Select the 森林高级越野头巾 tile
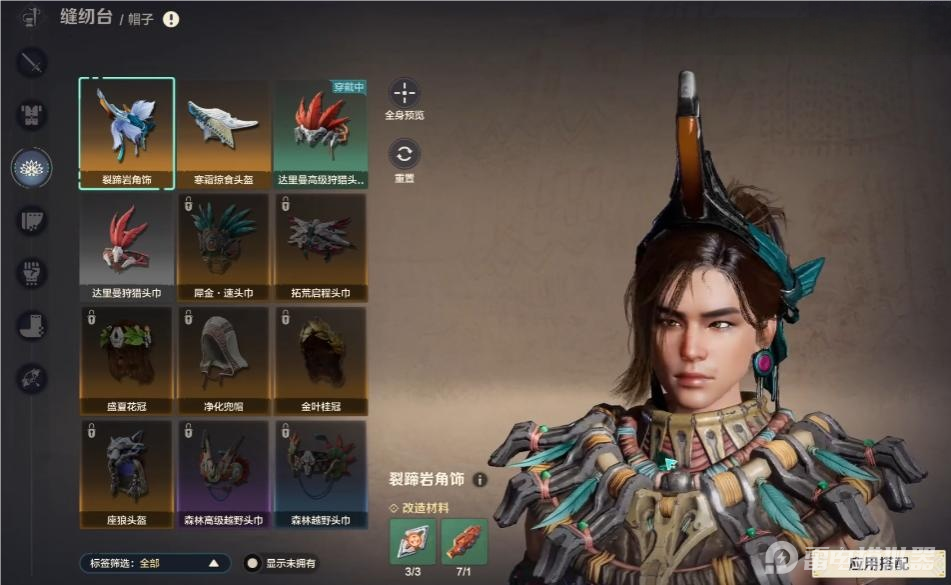951x585 pixels. click(224, 473)
